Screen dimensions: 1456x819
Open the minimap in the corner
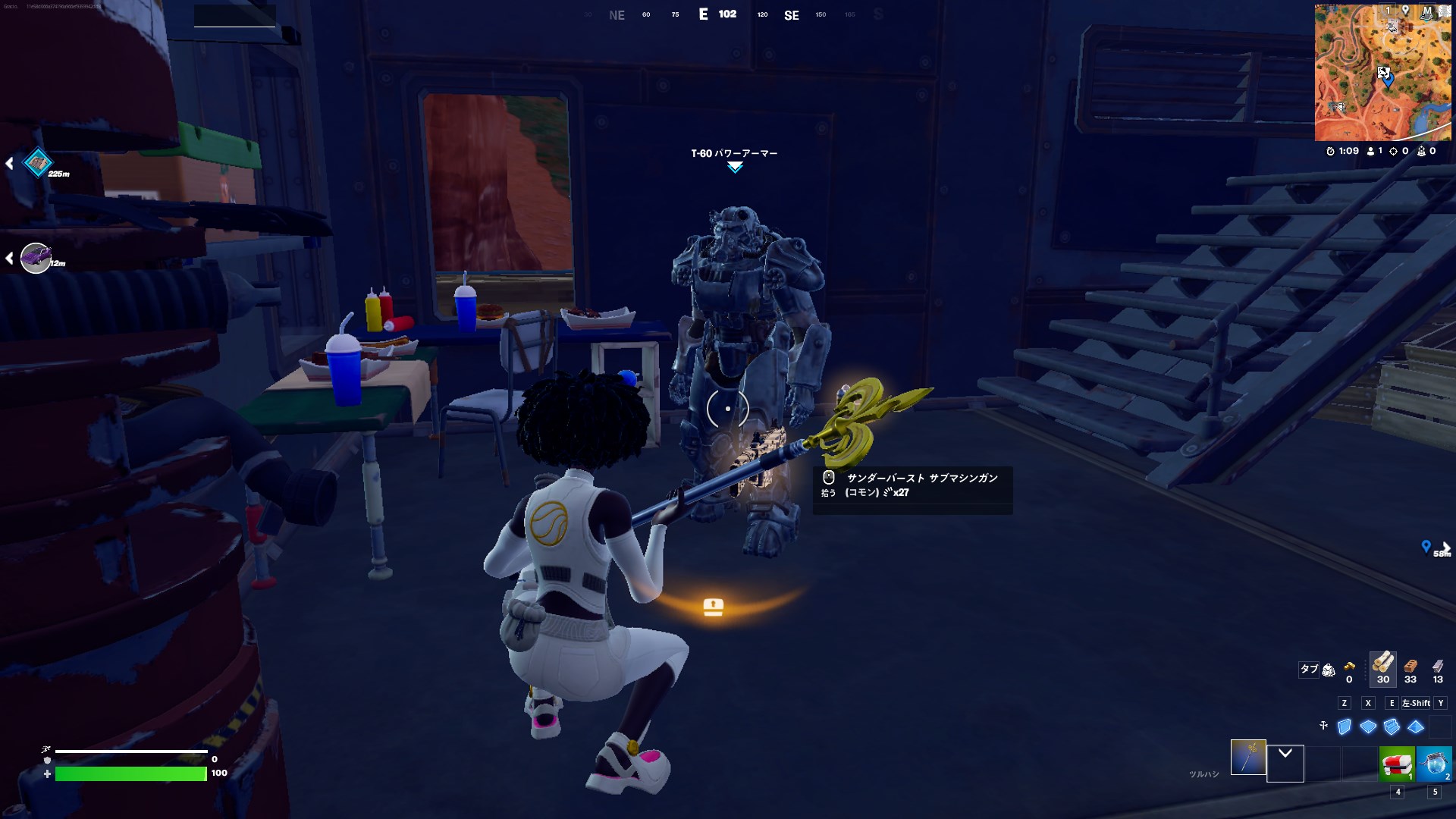coord(1384,73)
